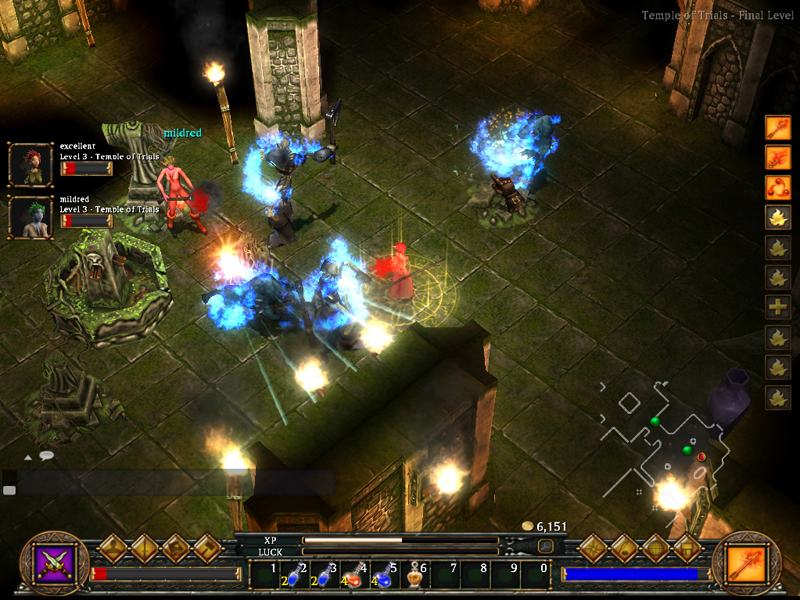Image resolution: width=800 pixels, height=600 pixels.
Task: Click the chat input bar
Action: 170,484
